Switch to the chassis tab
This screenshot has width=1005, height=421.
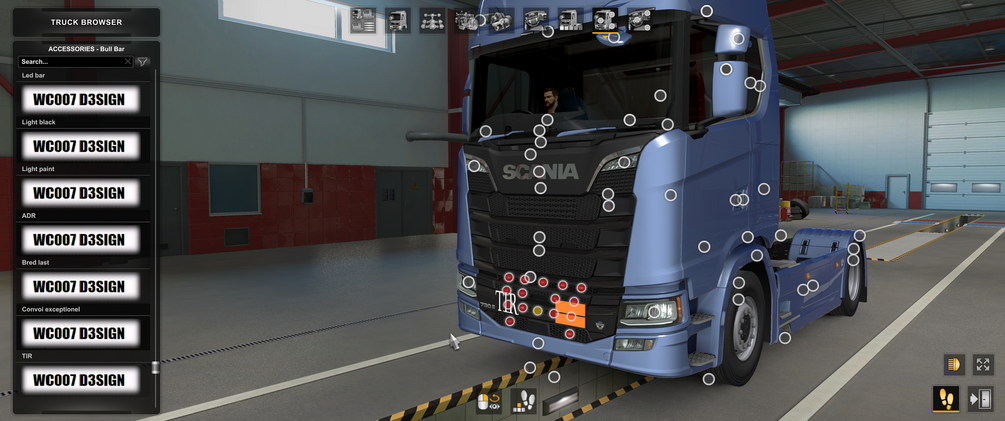[x=432, y=20]
